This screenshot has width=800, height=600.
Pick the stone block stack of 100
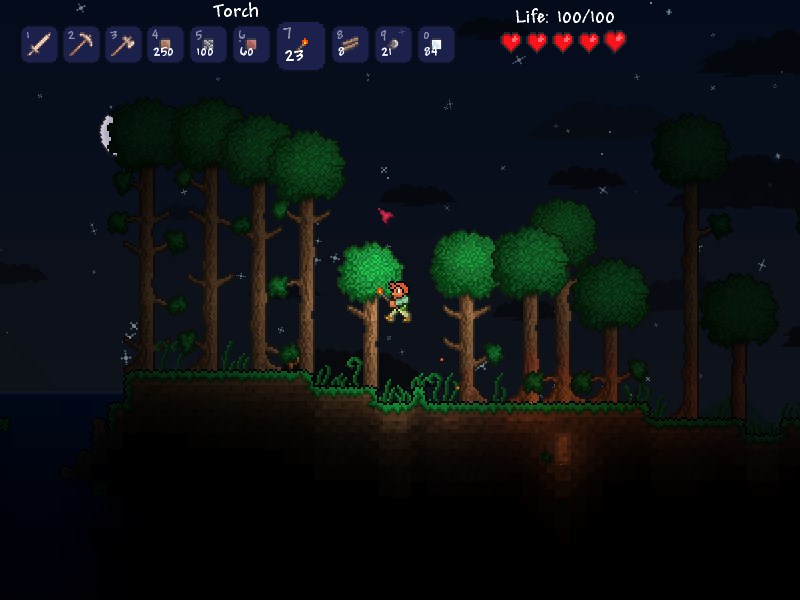point(208,45)
